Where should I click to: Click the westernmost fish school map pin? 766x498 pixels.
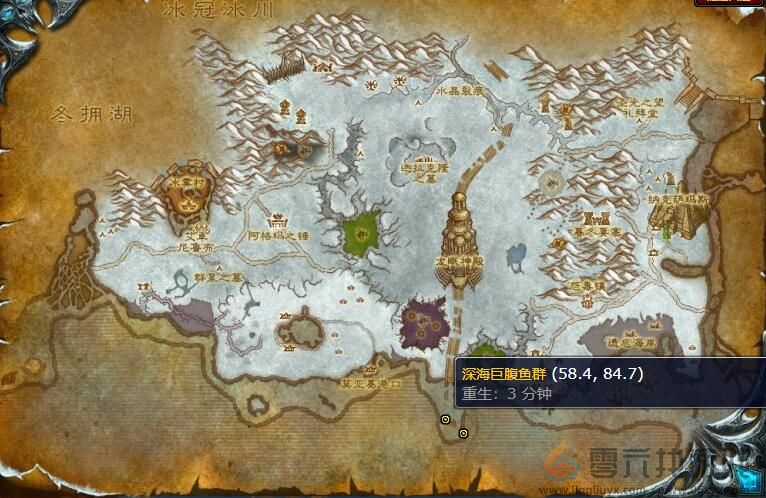tap(446, 419)
